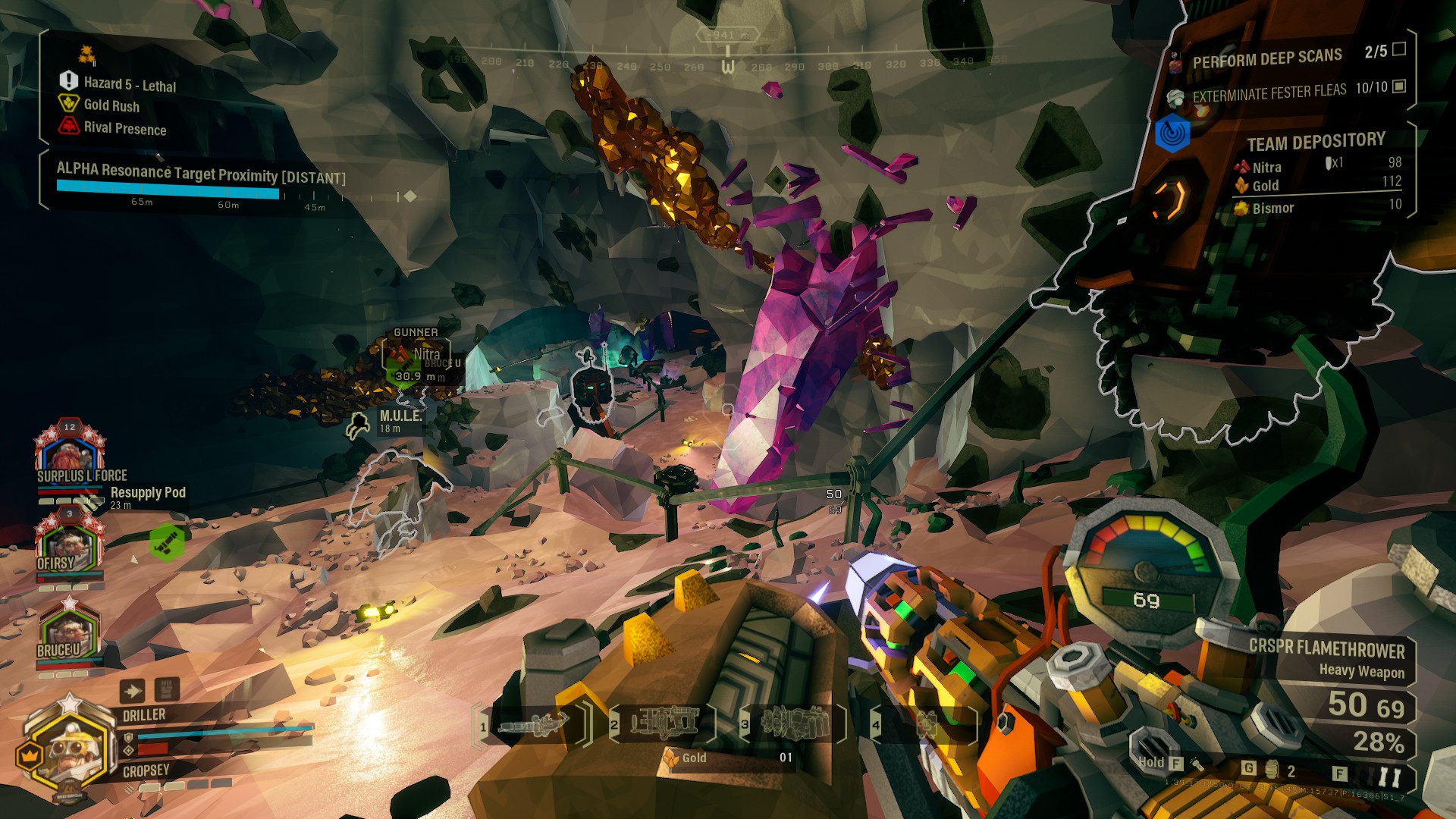This screenshot has height=819, width=1456.
Task: Open the Team Depository panel
Action: [x=1316, y=142]
